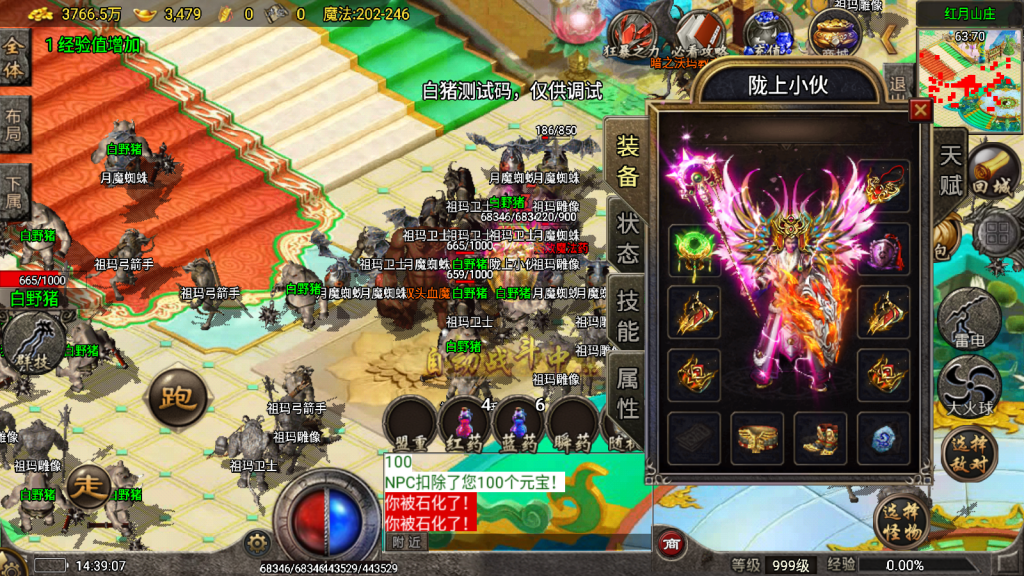Viewport: 1024px width, 576px height.
Task: Select the equipped golden belt slot
Action: 757,438
